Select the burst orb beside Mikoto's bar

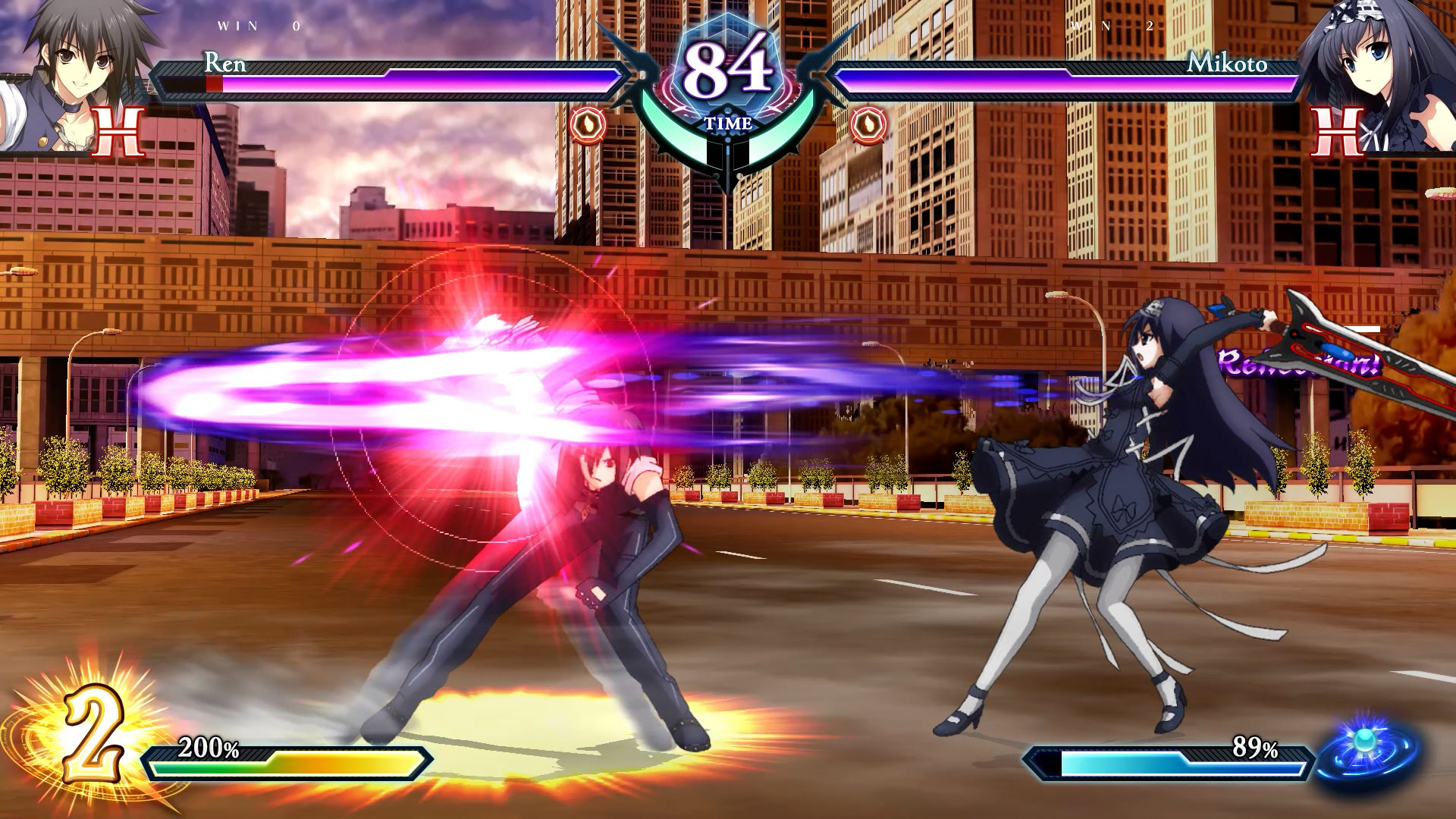pyautogui.click(x=868, y=125)
